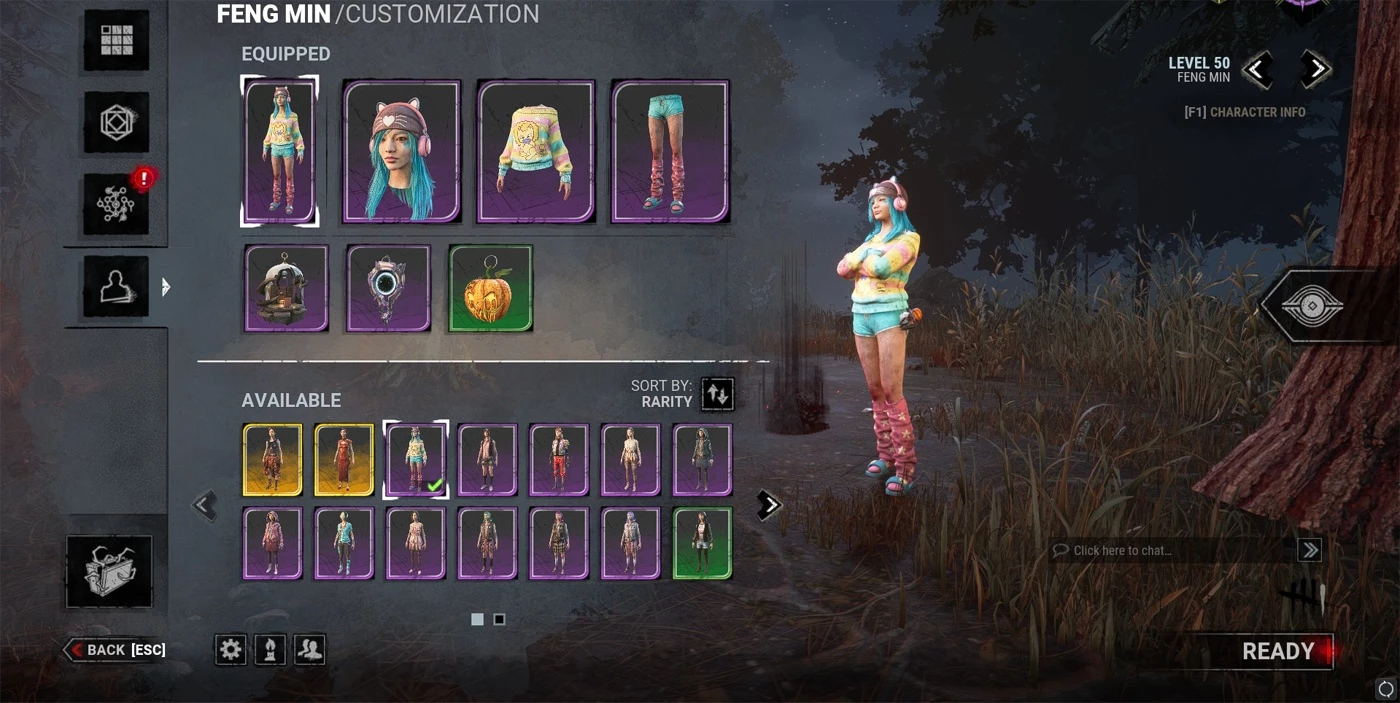The image size is (1400, 703).
Task: Open the customization silhouette tab
Action: 116,287
